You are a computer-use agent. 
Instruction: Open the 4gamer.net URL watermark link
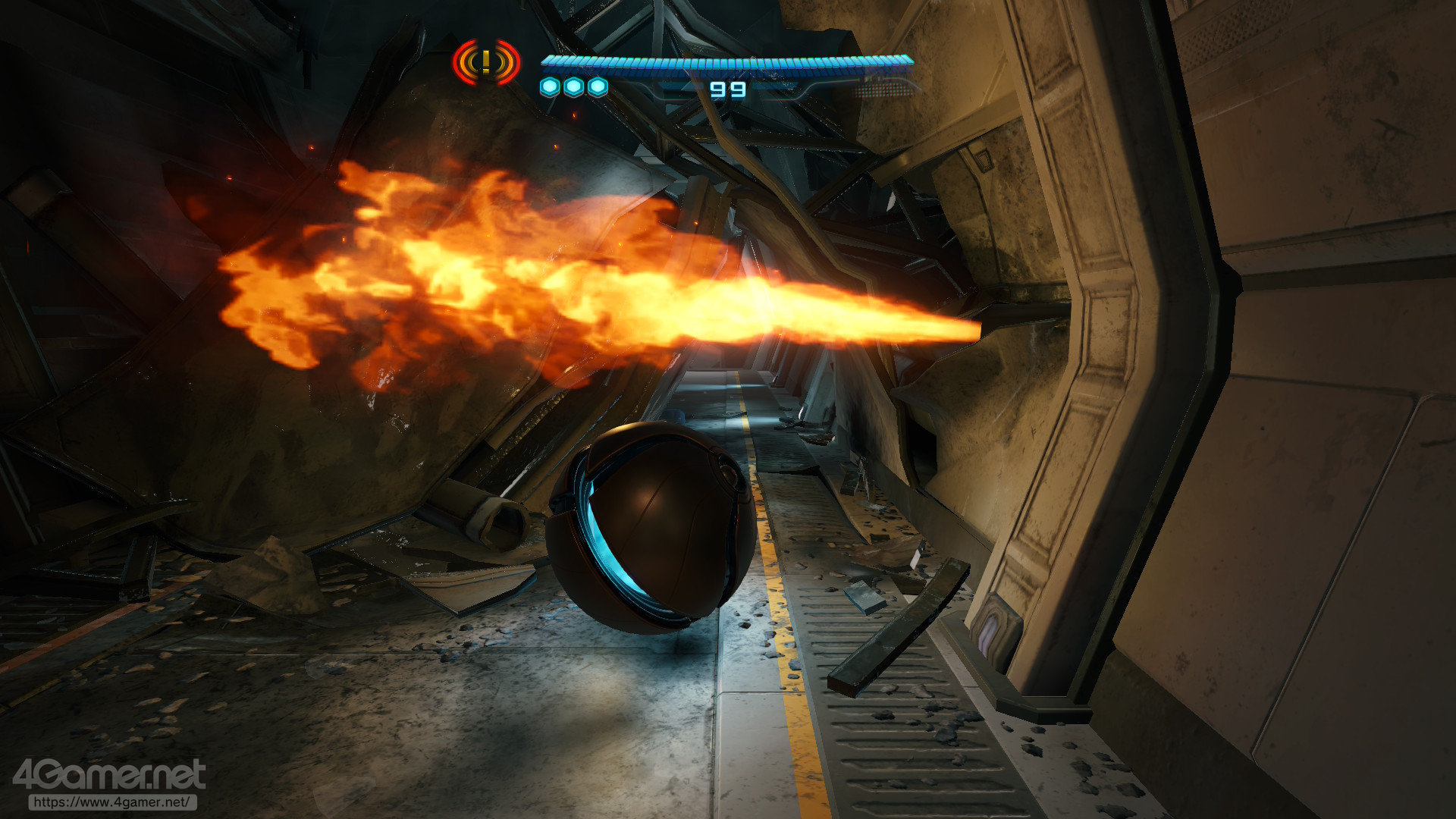[x=112, y=802]
